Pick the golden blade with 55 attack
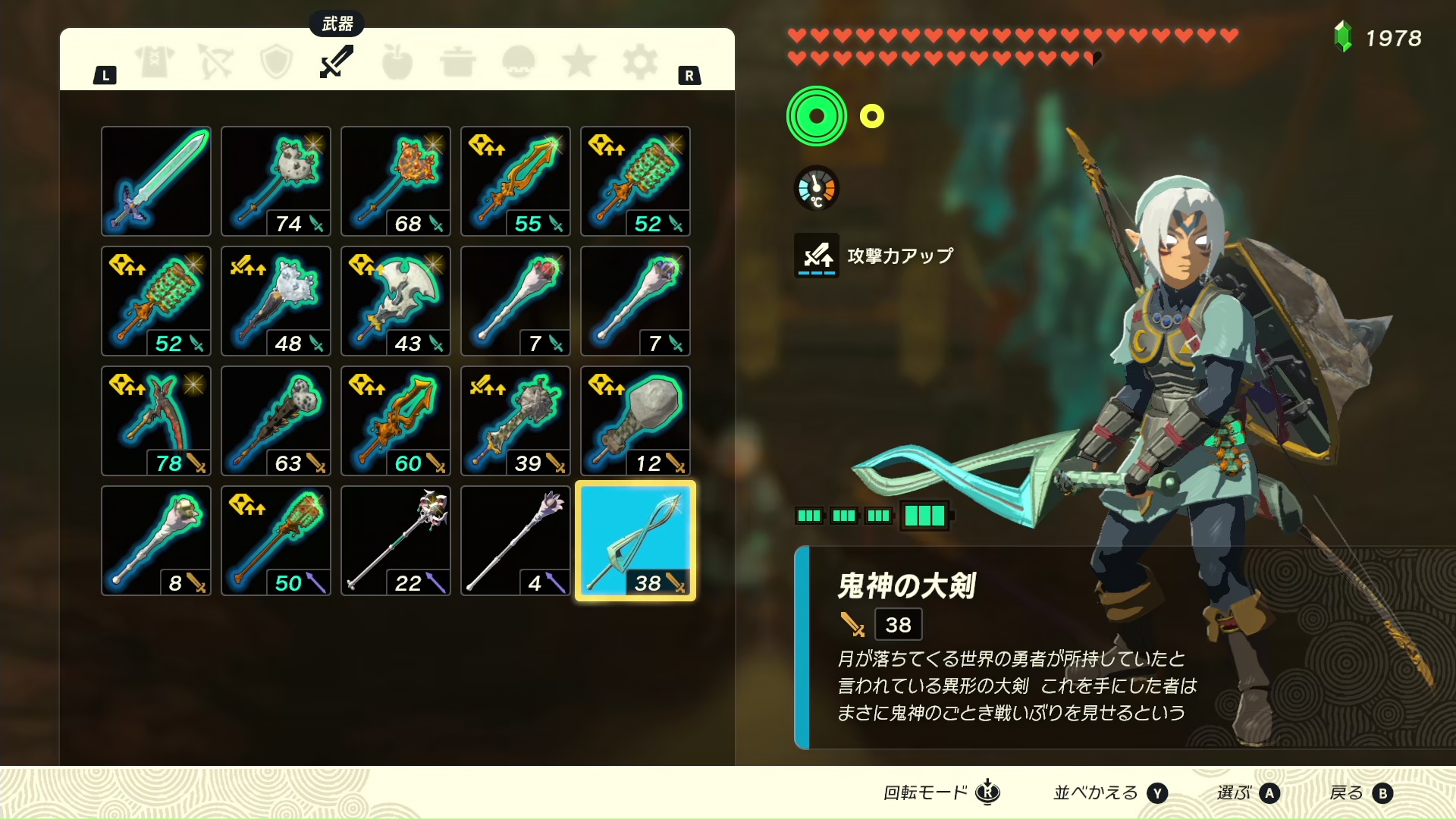The image size is (1456, 819). pos(516,181)
